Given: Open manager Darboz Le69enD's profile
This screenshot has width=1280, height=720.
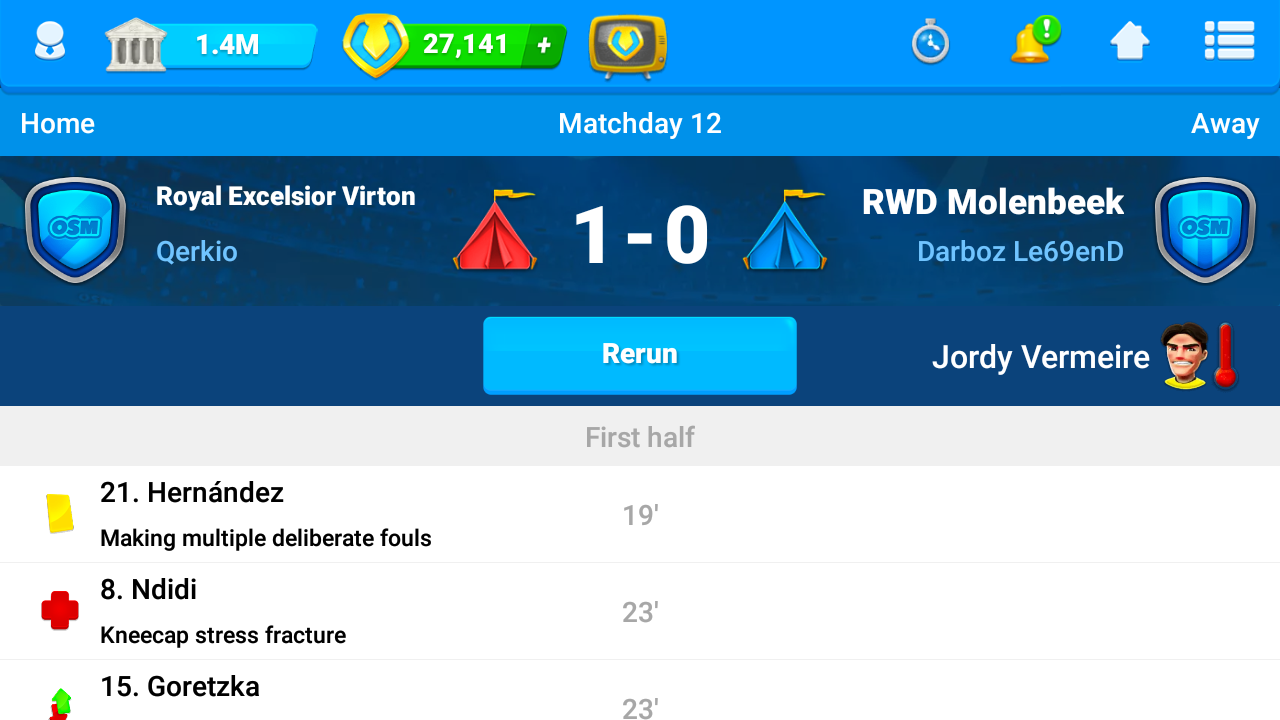Looking at the screenshot, I should (1020, 251).
